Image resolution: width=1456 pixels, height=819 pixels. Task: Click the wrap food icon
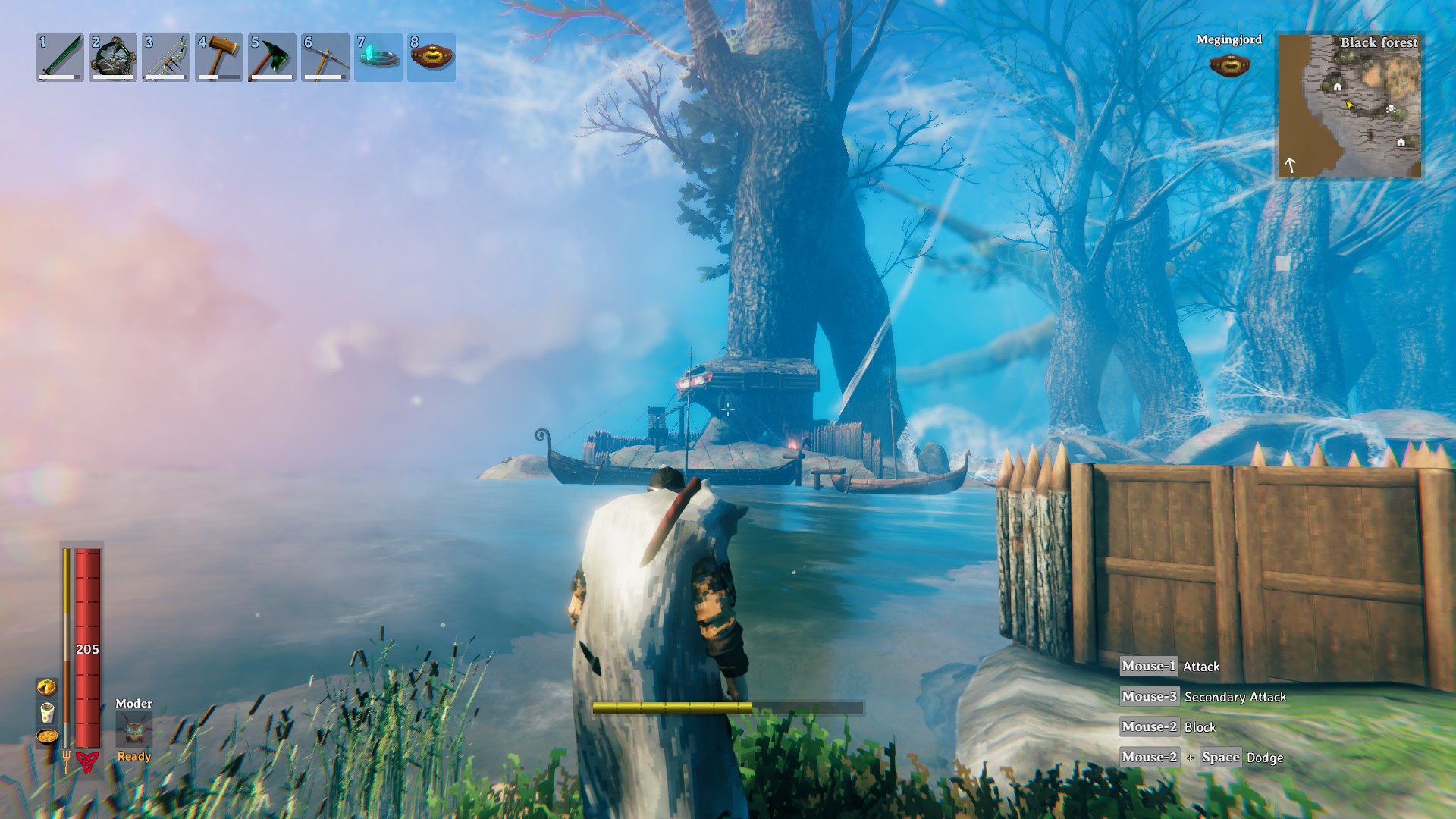(x=47, y=712)
